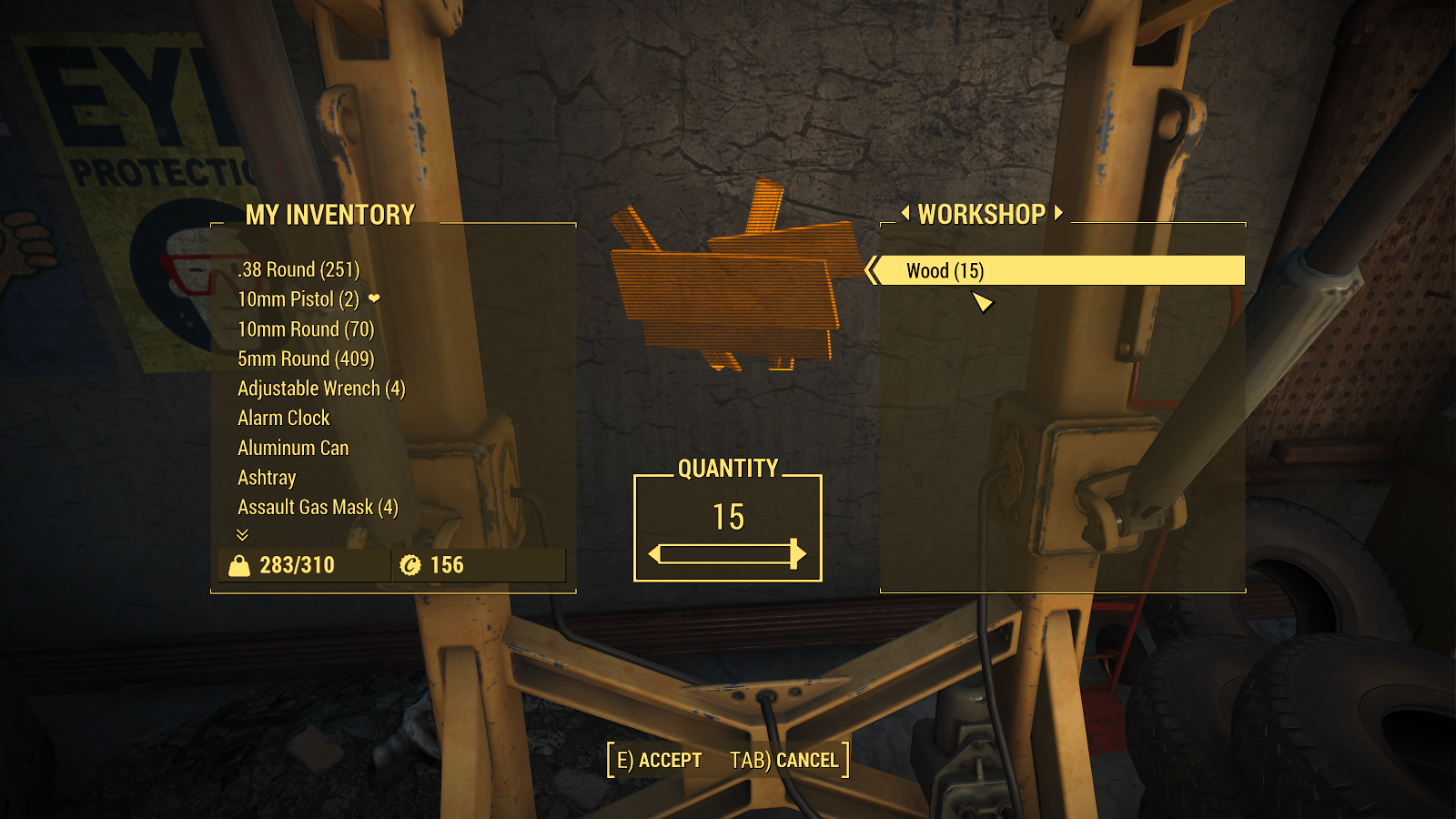Click the weight capacity icon beside 283/310

point(238,564)
